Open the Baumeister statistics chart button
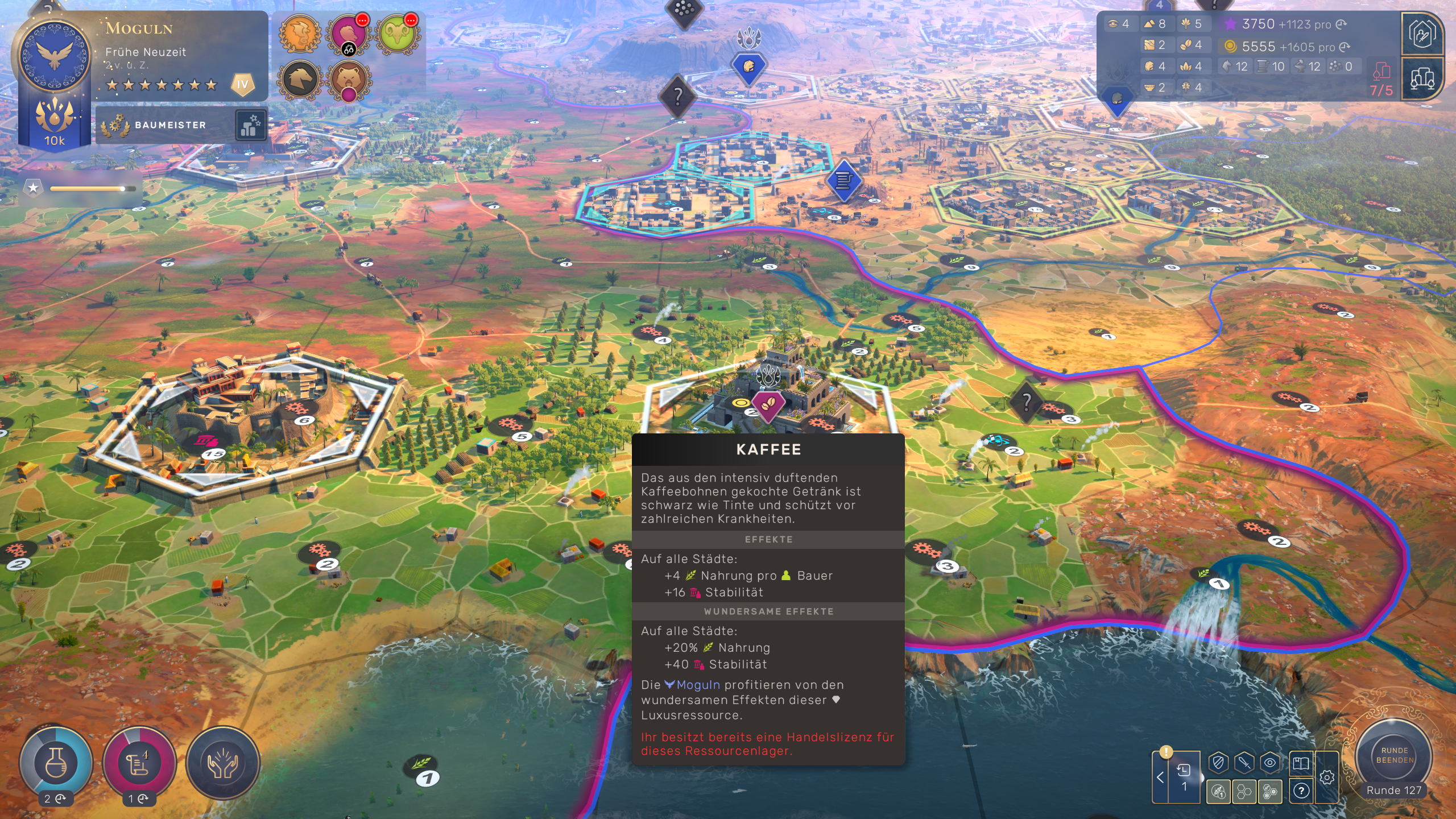 coord(250,125)
